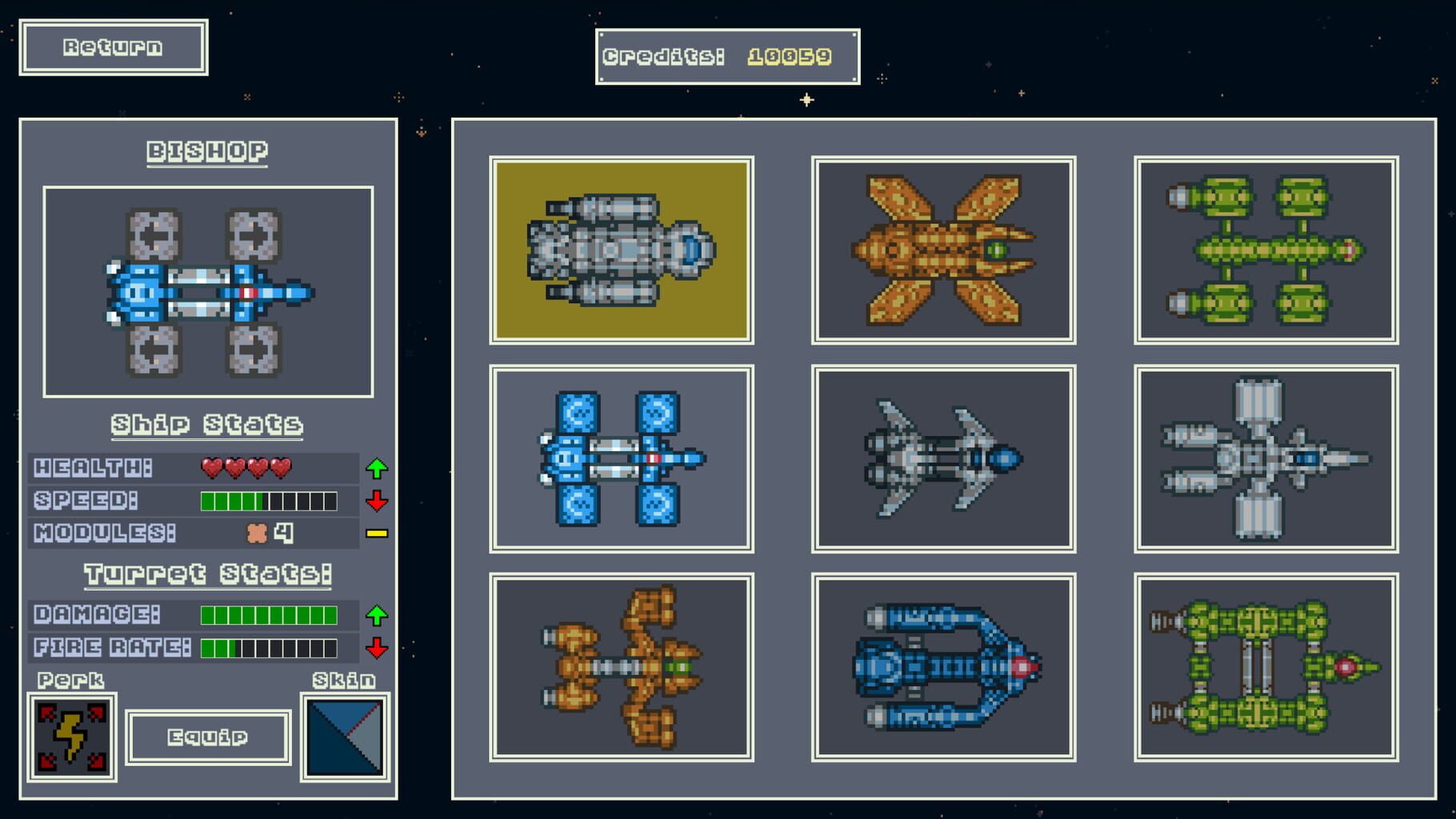Select the orange winged ship in the top row
1456x819 pixels.
pyautogui.click(x=944, y=248)
